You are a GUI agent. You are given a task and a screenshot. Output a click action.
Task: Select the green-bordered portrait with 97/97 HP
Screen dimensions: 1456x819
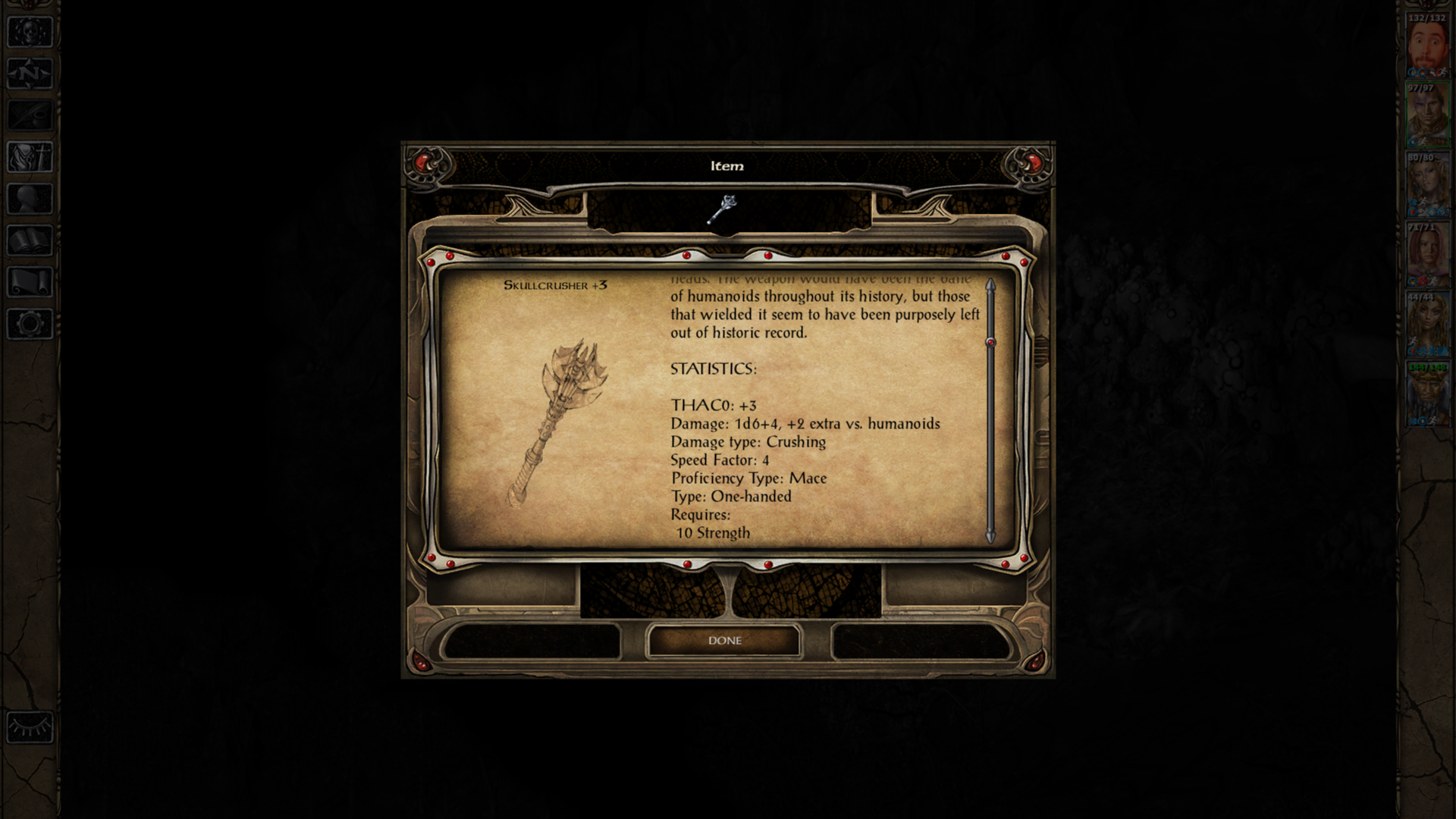(1427, 117)
